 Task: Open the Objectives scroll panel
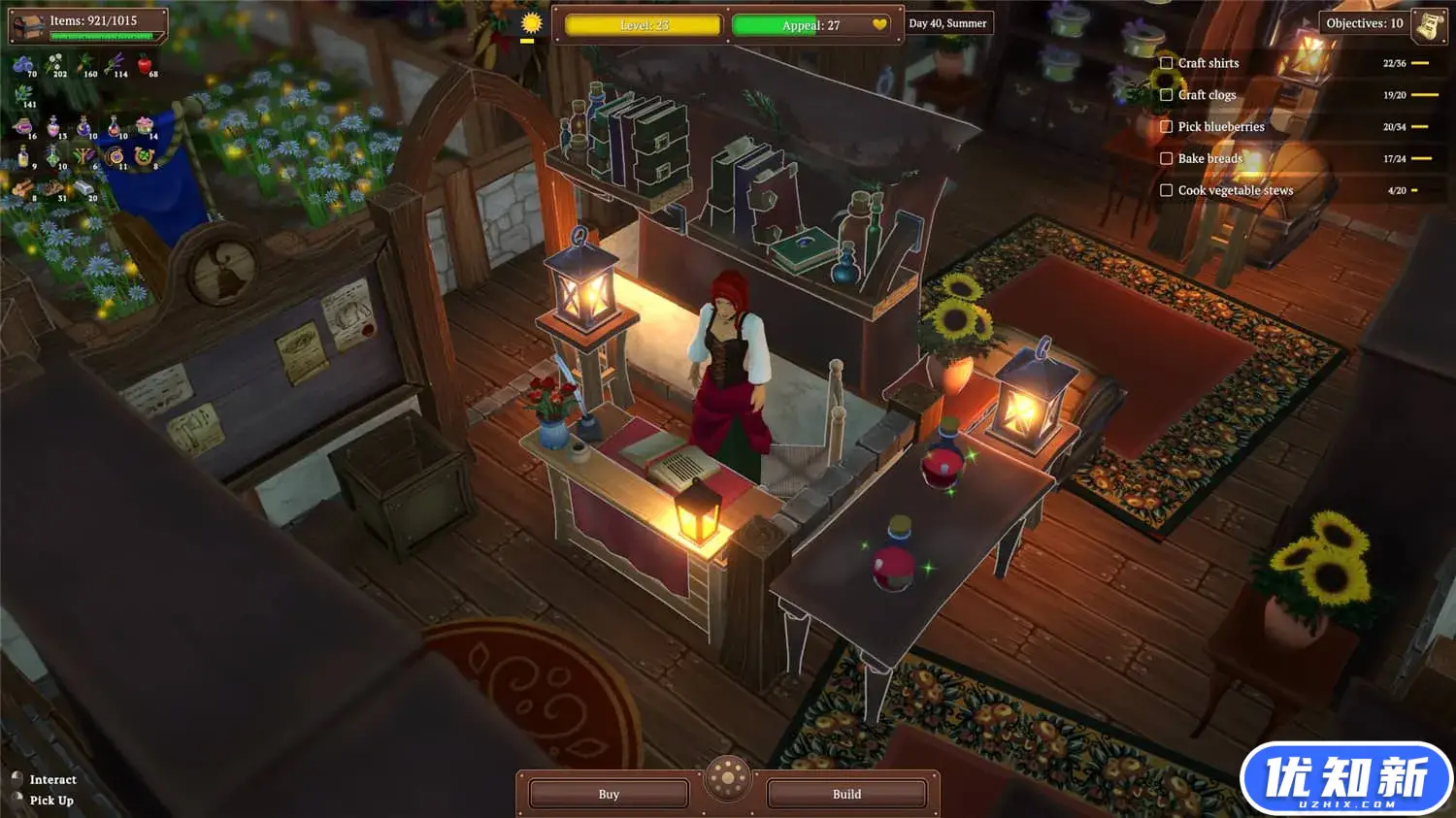coord(1428,25)
